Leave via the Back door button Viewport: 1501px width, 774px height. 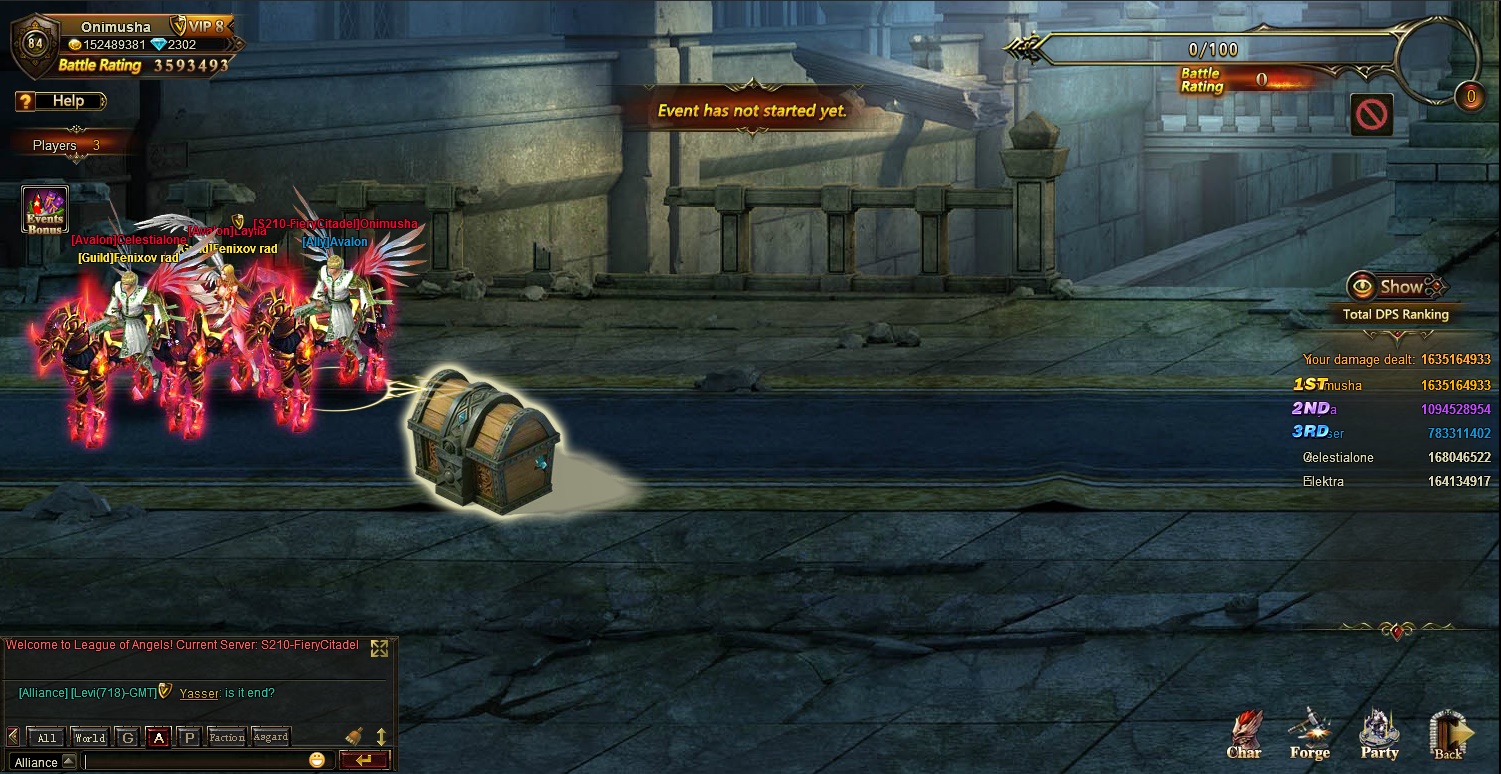coord(1448,735)
